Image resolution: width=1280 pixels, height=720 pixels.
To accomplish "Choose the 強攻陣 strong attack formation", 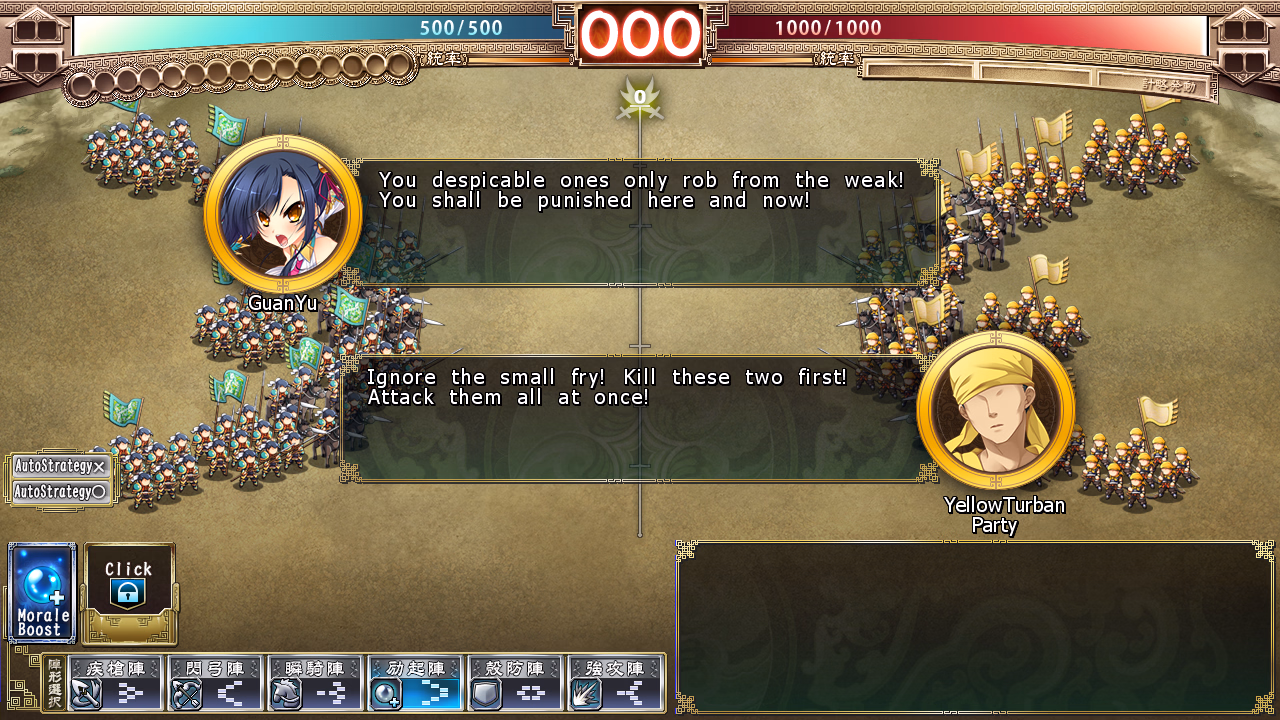I will 615,683.
